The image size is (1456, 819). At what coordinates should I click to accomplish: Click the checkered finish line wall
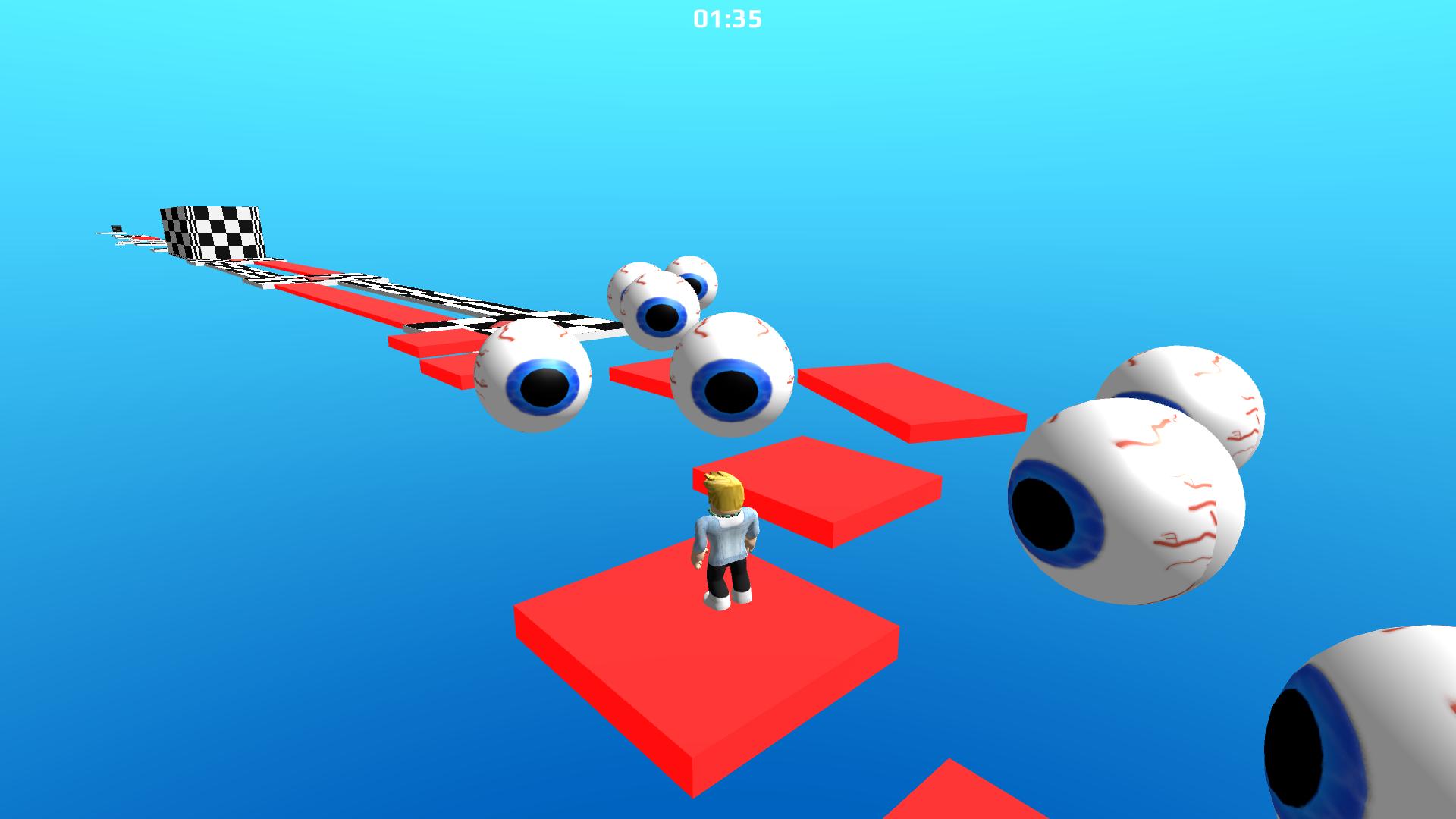209,231
